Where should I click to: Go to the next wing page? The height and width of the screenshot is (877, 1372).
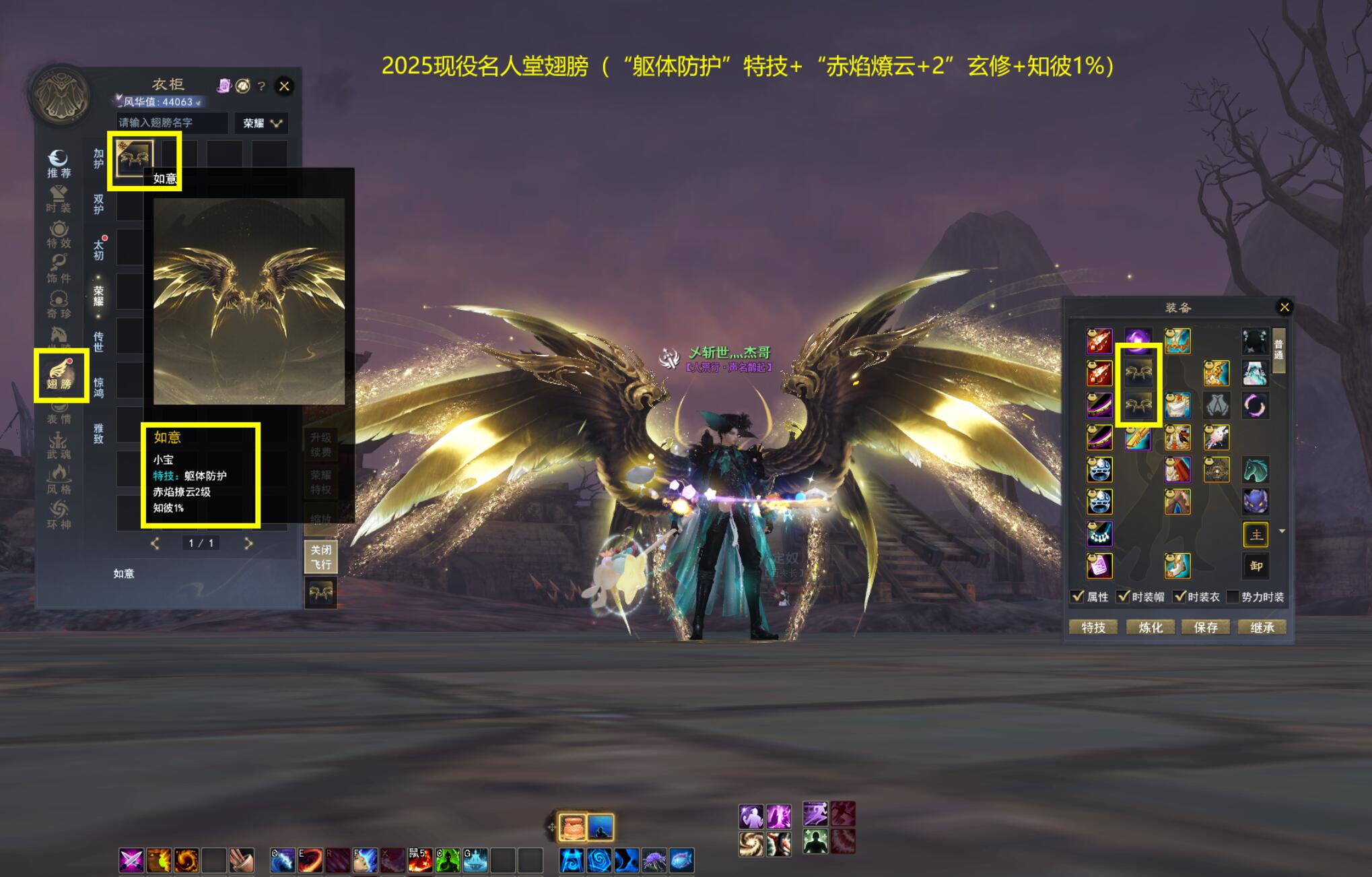248,543
